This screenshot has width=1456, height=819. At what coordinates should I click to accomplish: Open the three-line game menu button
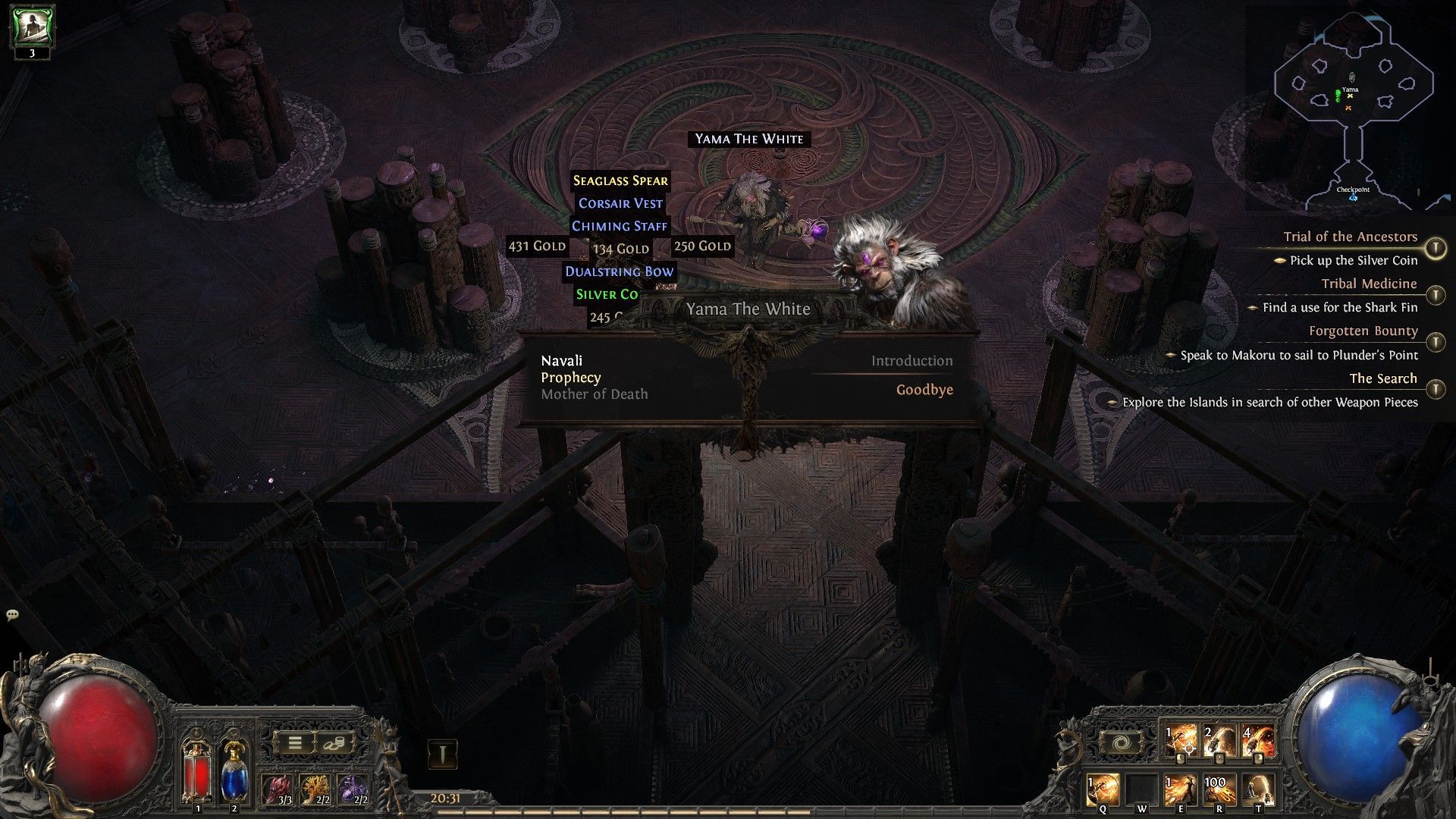[295, 743]
